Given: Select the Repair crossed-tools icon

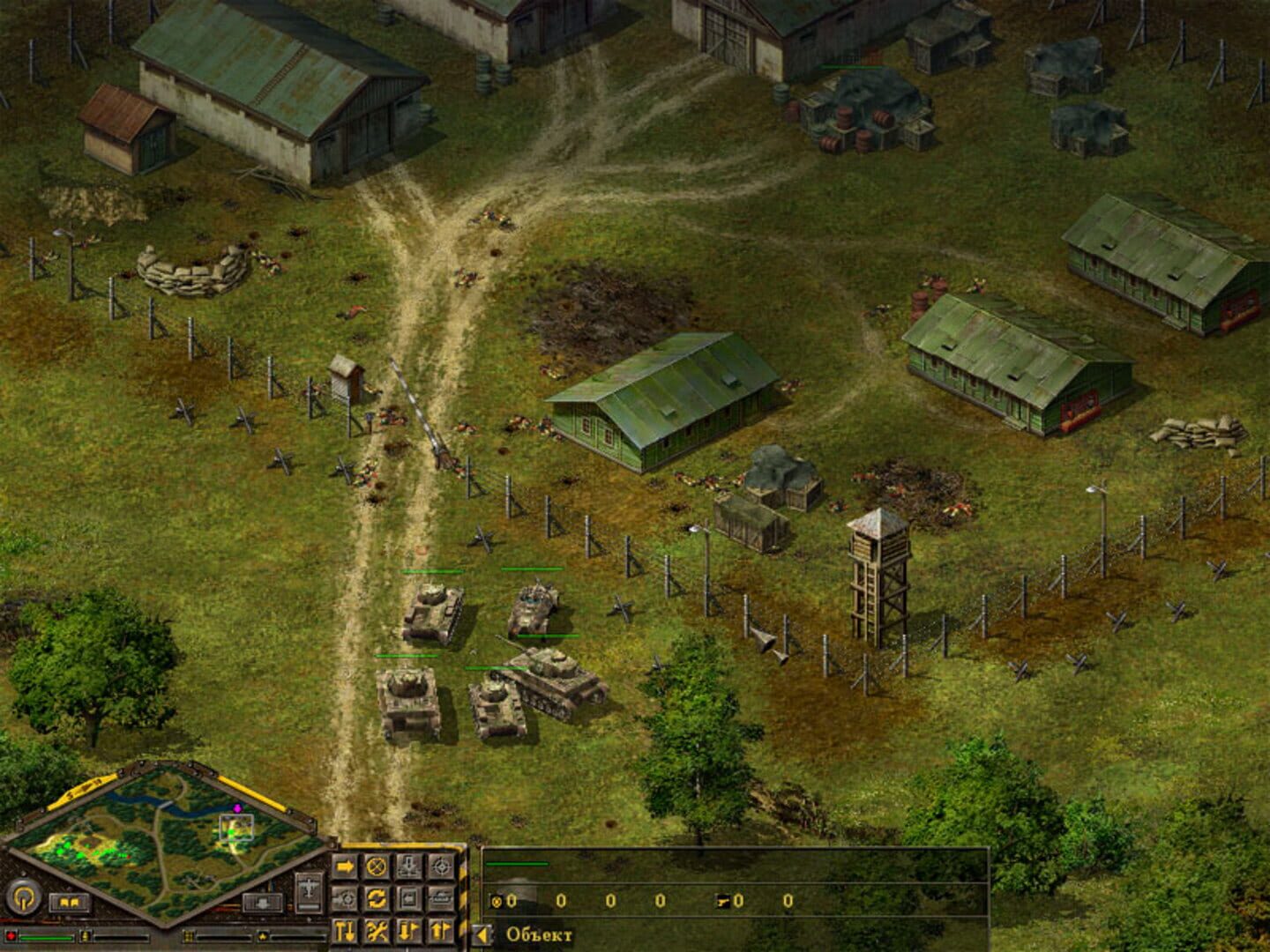Looking at the screenshot, I should click(376, 931).
